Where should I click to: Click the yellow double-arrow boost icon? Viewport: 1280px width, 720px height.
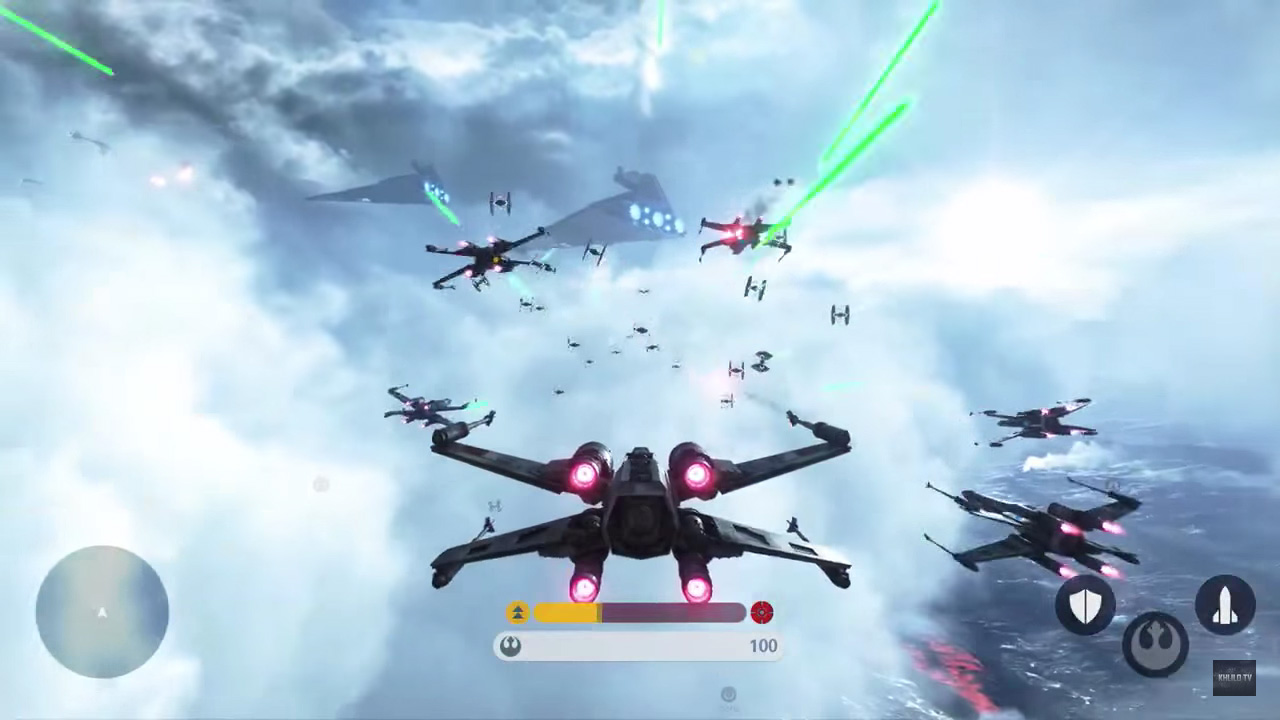point(518,610)
